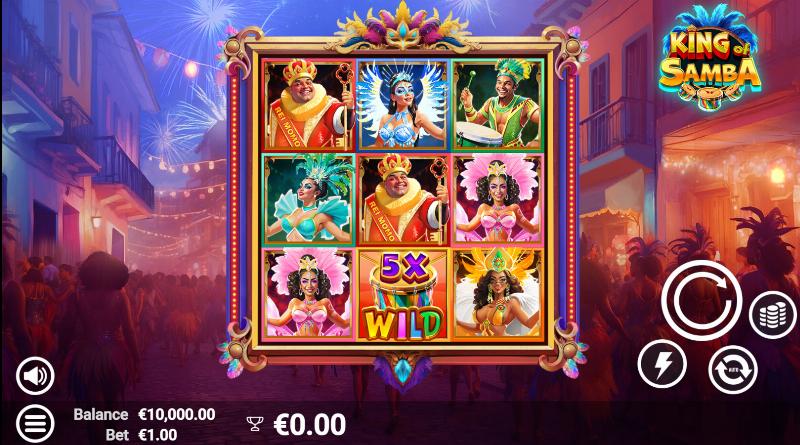Toggle the sound speaker button
Screen dimensions: 800x445
(35, 376)
